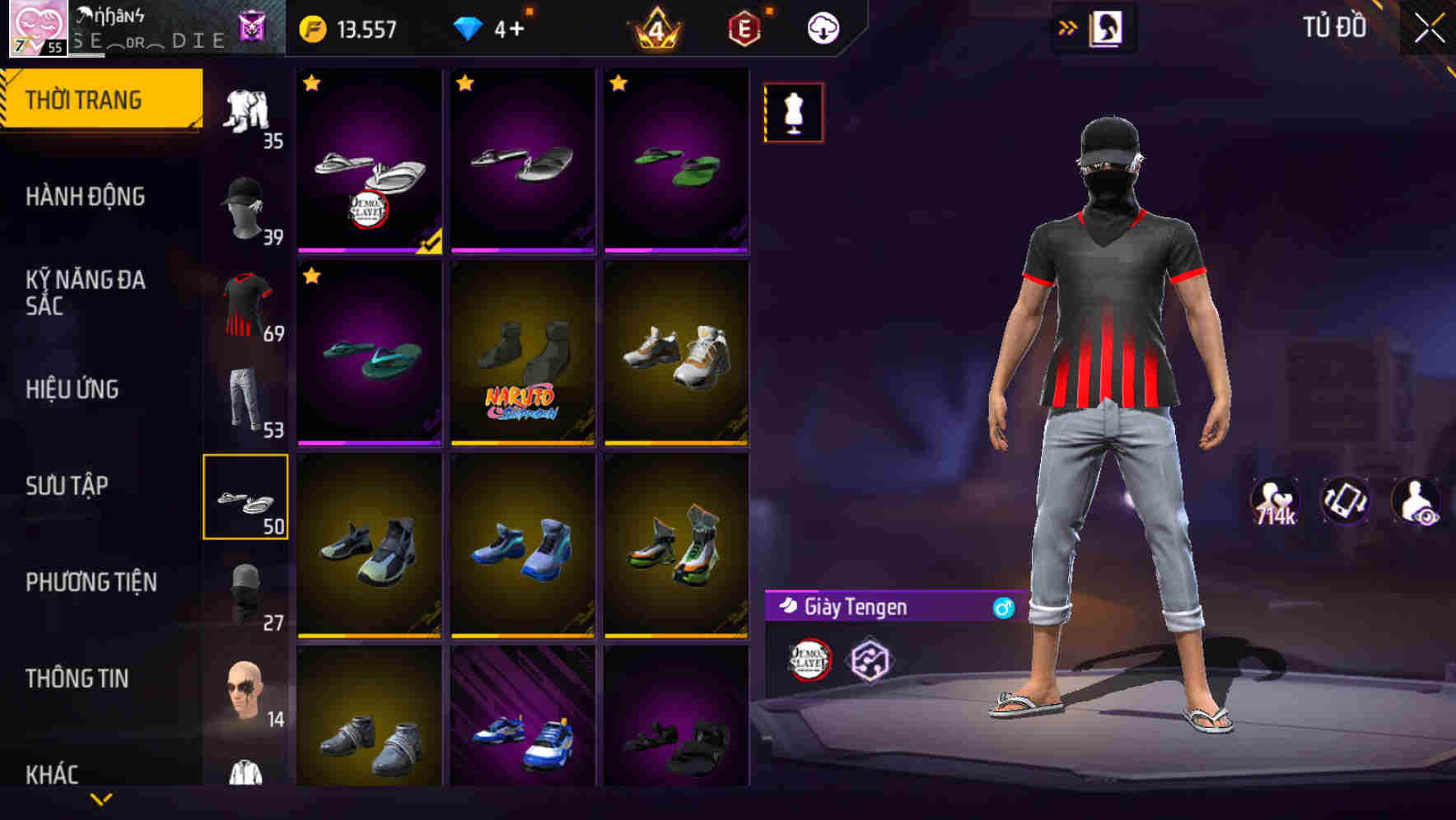
Task: Click the red E event badge
Action: (x=742, y=27)
